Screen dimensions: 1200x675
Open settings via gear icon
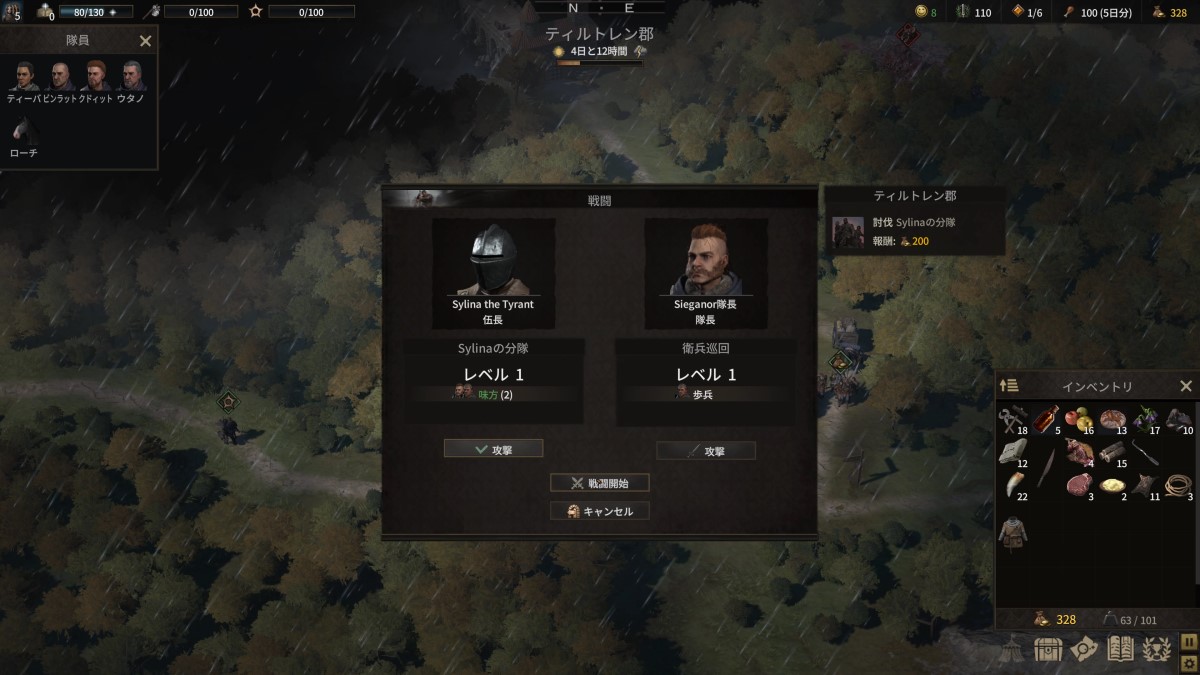coord(1189,661)
